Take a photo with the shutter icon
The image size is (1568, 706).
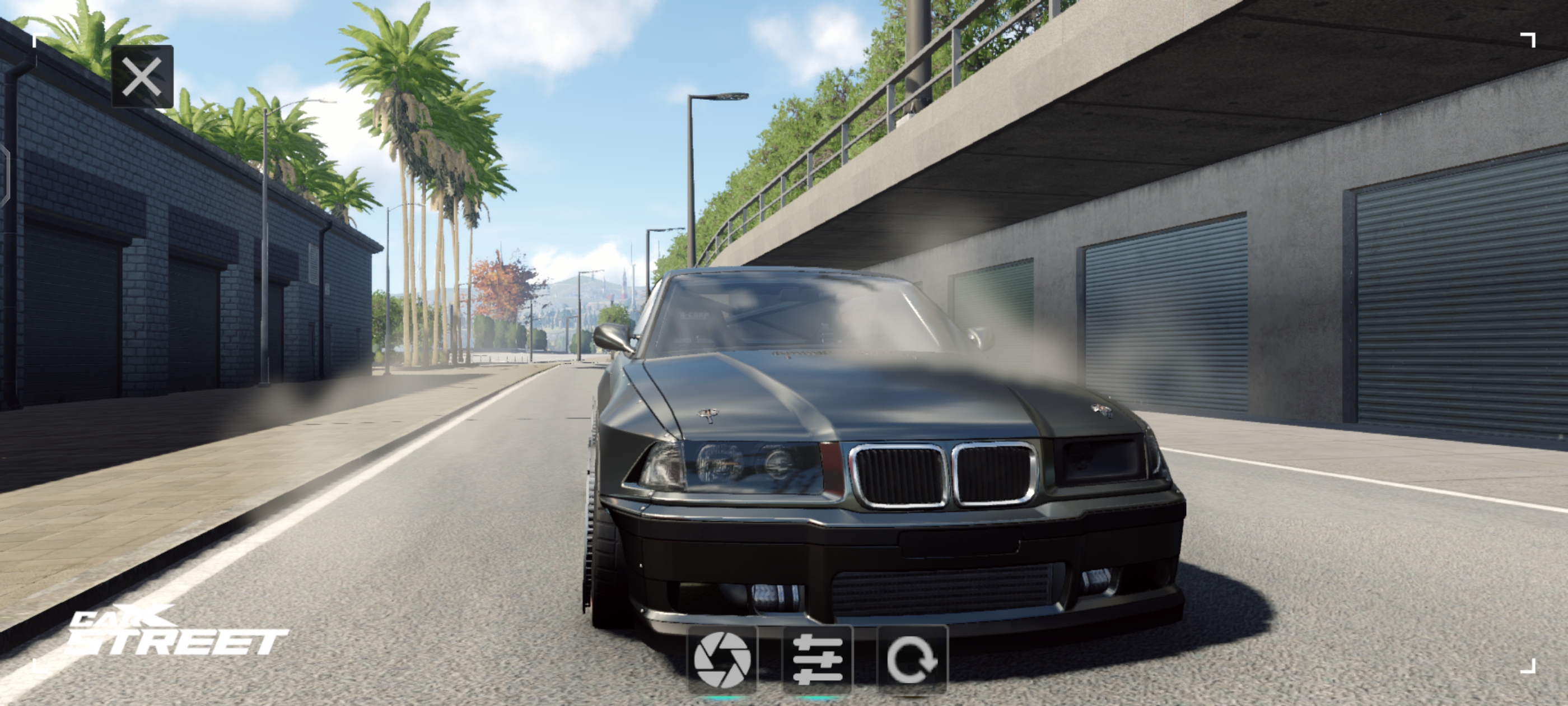(x=722, y=659)
